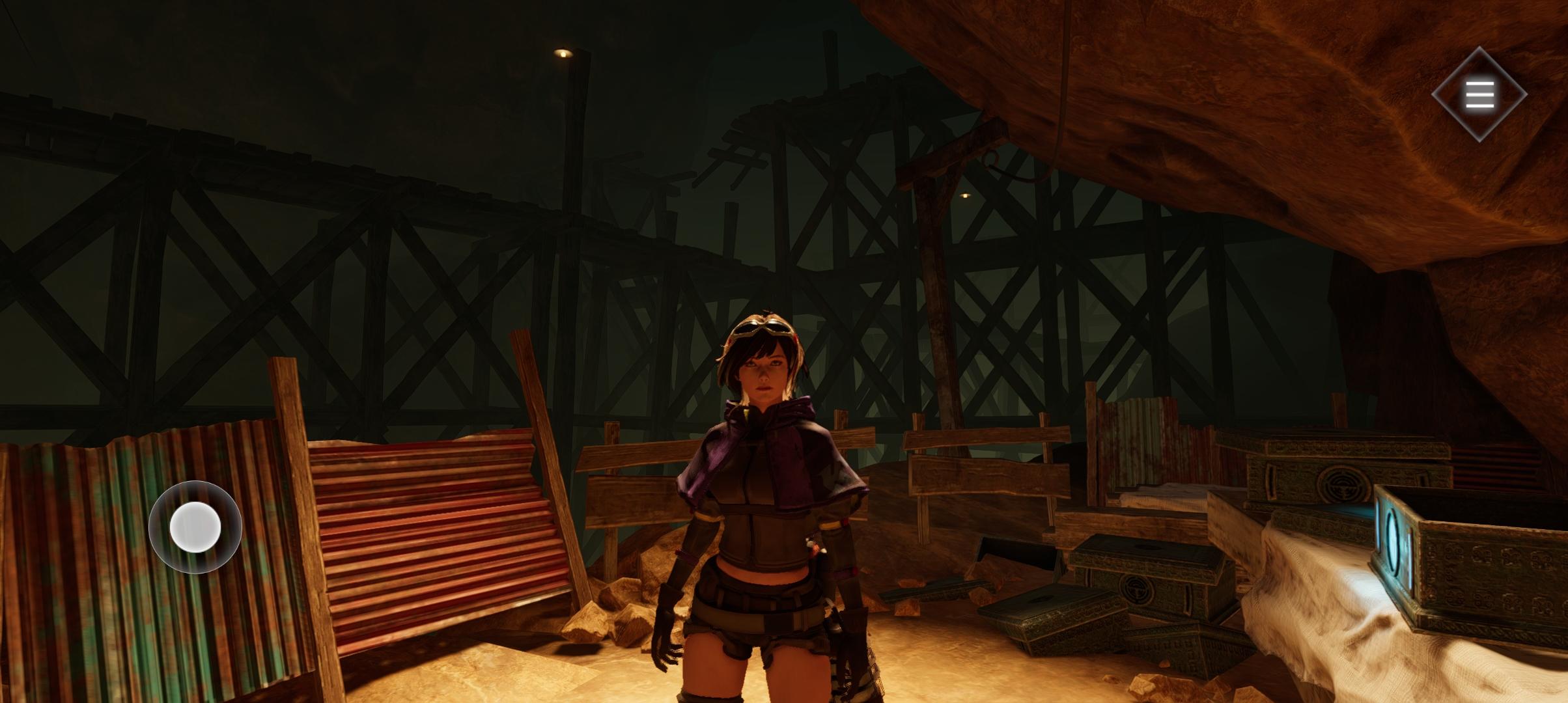Screen dimensions: 1568x703
Task: Open the diamond hamburger menu
Action: point(1479,94)
